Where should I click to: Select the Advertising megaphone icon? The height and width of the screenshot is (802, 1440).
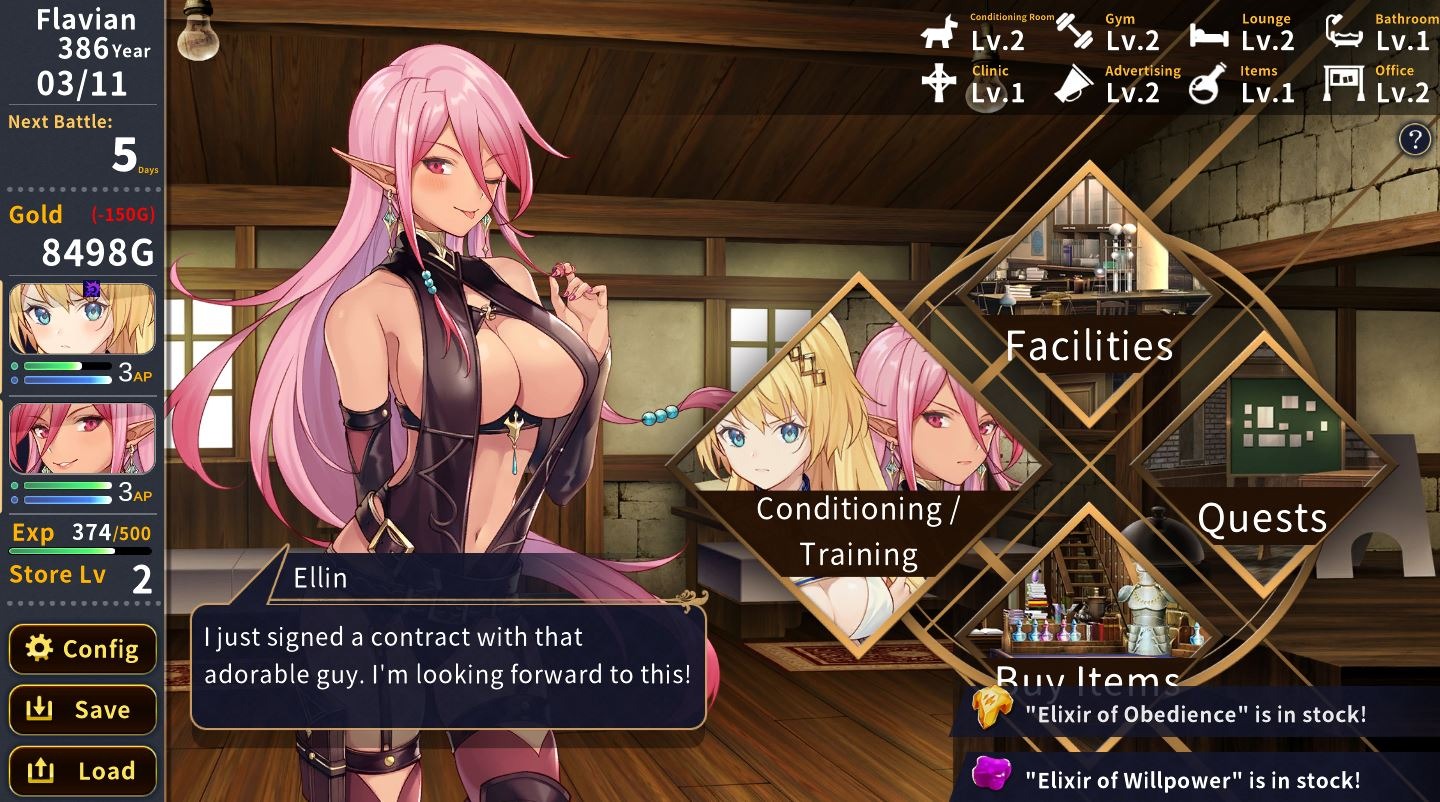(1074, 85)
